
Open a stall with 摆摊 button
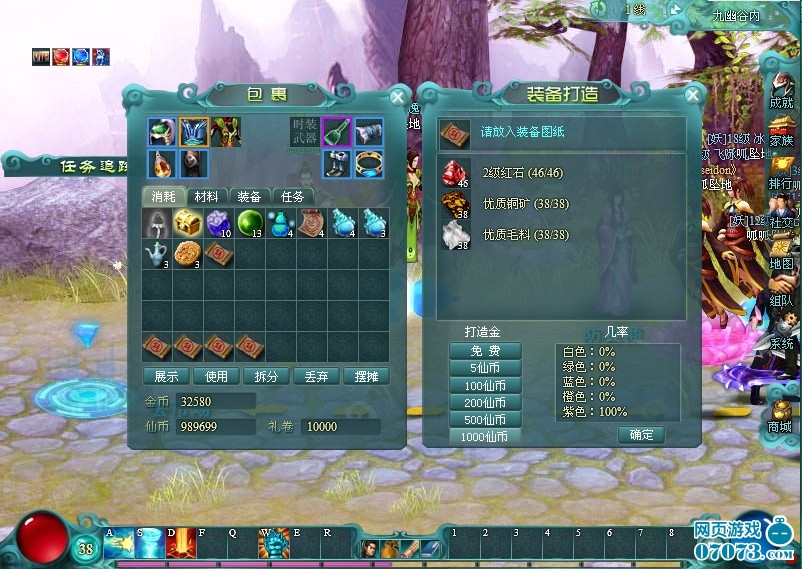point(365,377)
